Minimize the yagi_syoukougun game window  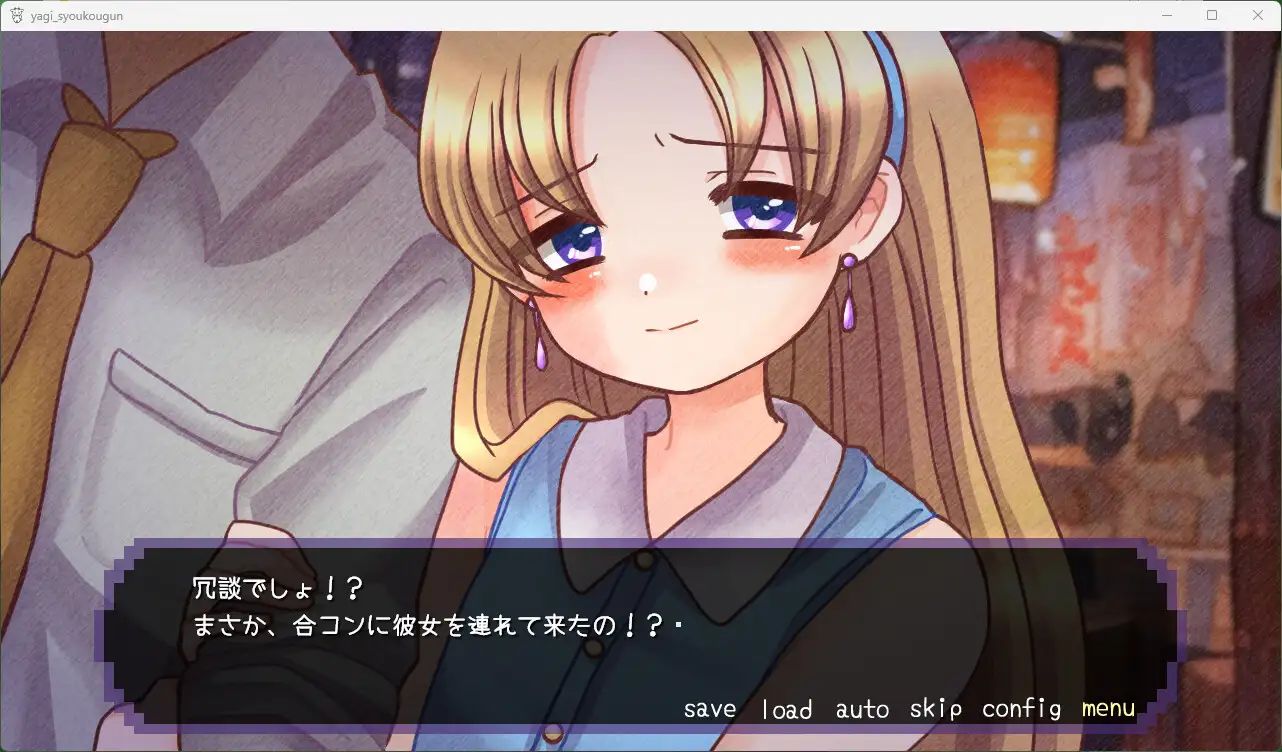pyautogui.click(x=1167, y=14)
